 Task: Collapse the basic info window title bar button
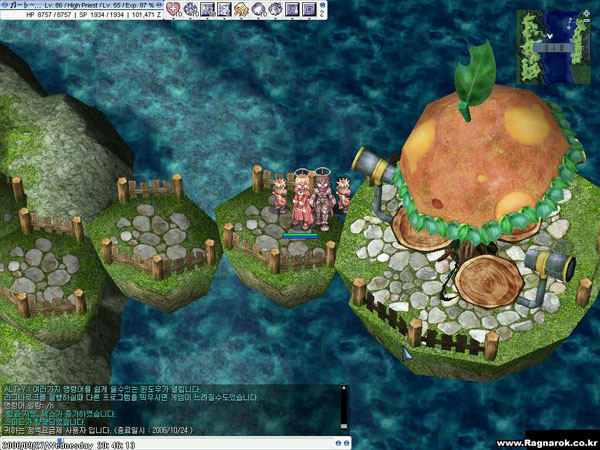pos(5,5)
